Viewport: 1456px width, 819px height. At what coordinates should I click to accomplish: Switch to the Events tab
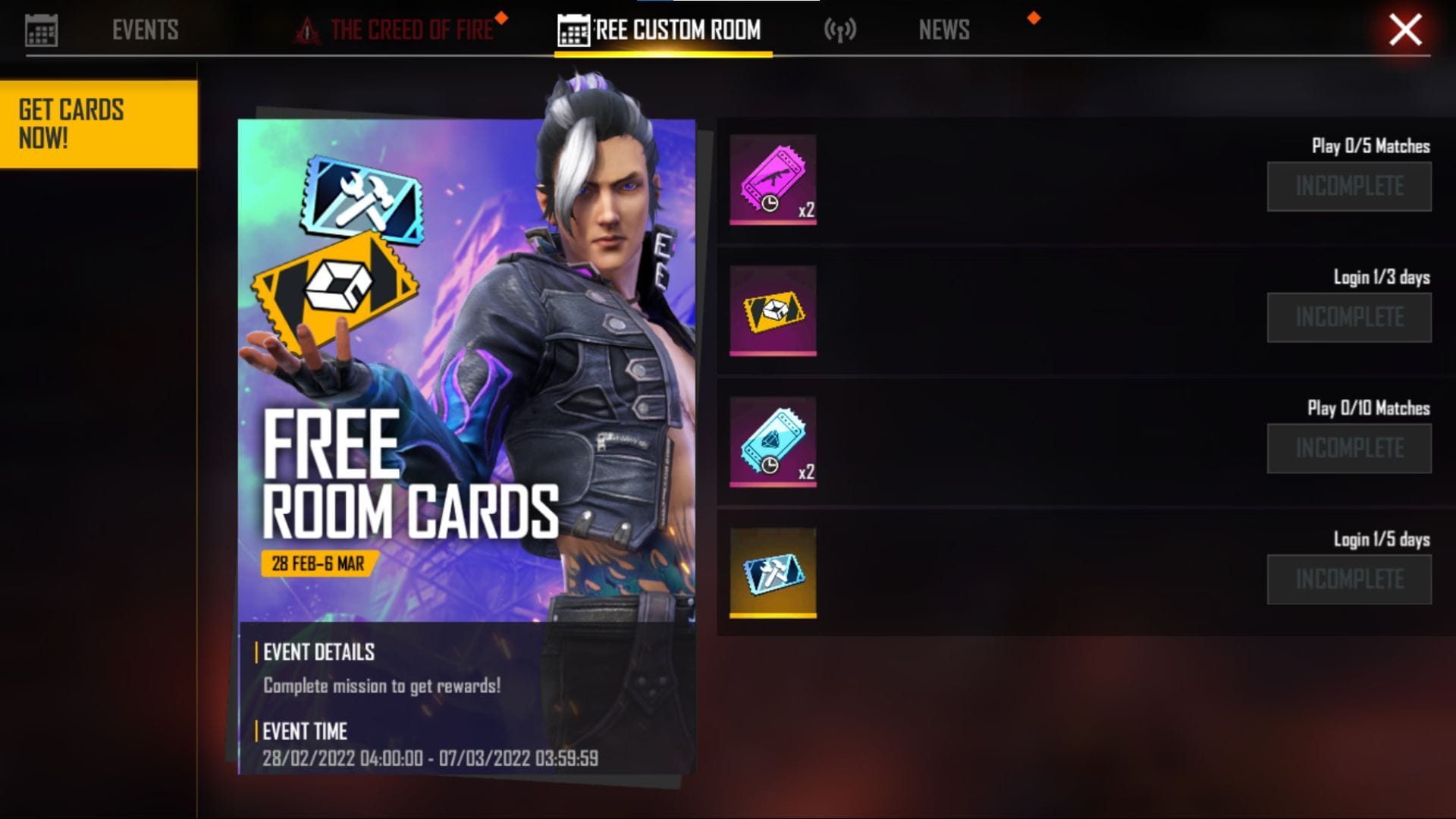[x=146, y=30]
